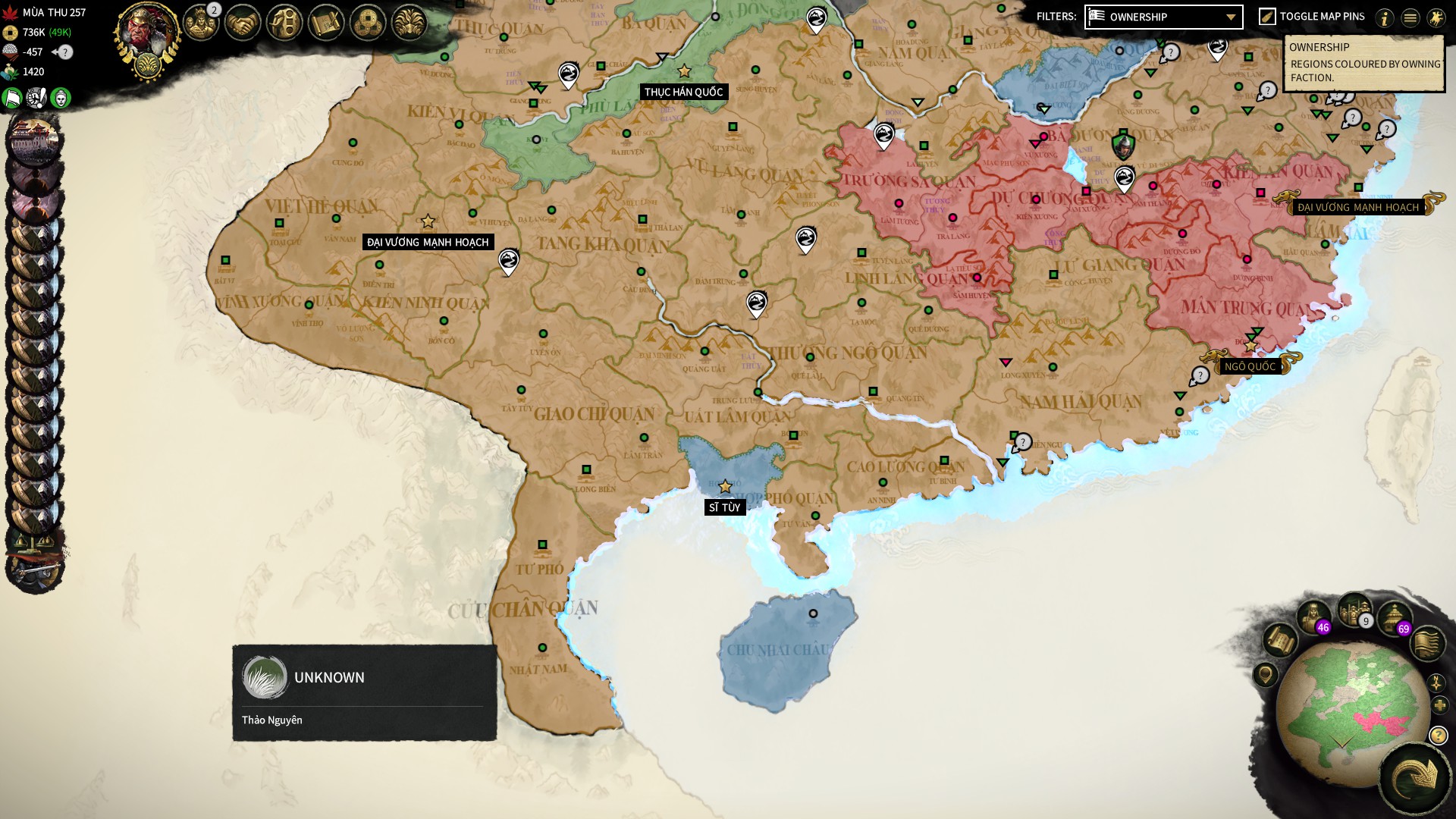This screenshot has height=819, width=1456.
Task: Click the horseman icon in top-right corner
Action: tap(1436, 17)
